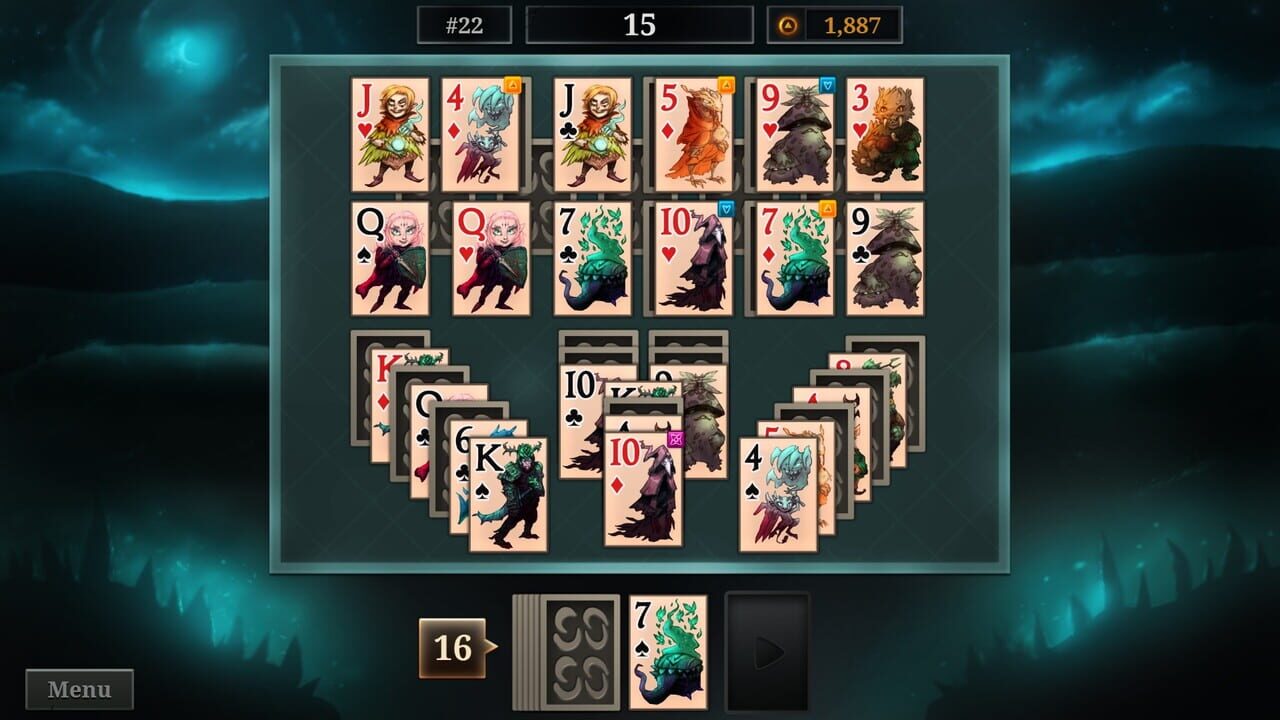Click the #22 level indicator

465,27
